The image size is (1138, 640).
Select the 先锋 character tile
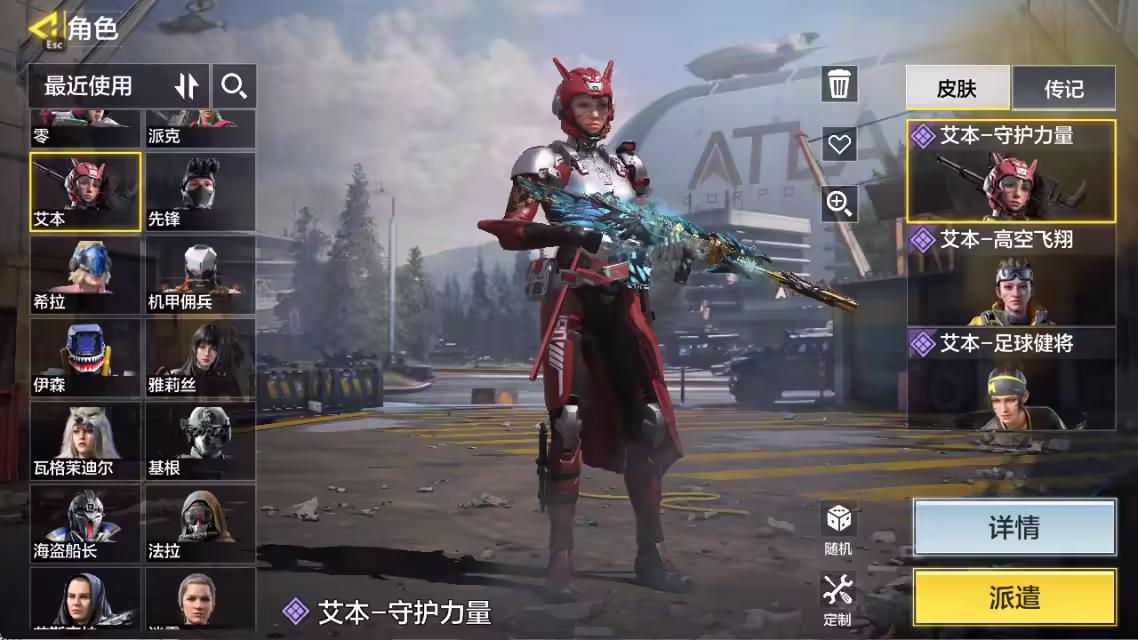(x=200, y=192)
